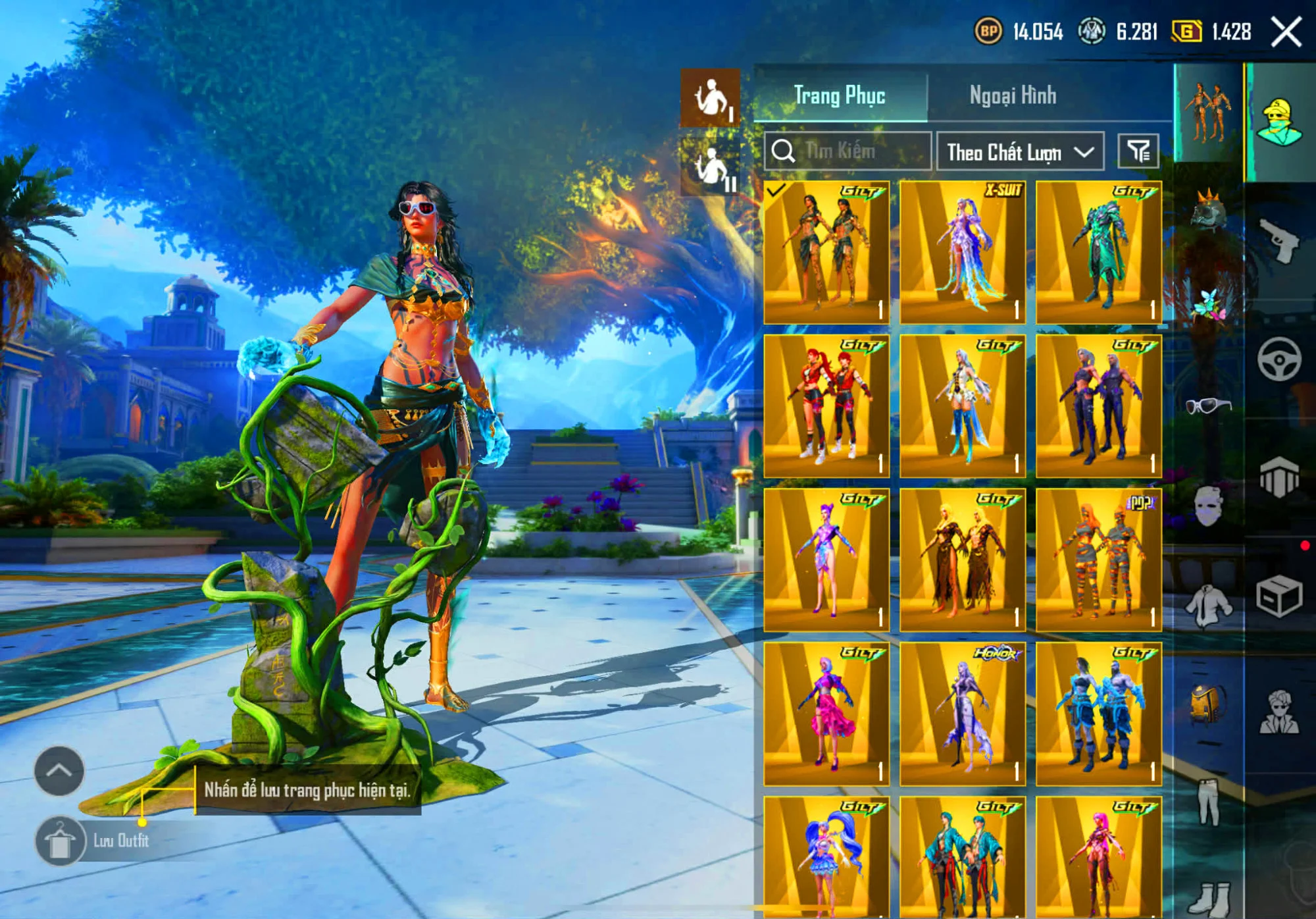Open the glasses accessory category

click(1208, 405)
